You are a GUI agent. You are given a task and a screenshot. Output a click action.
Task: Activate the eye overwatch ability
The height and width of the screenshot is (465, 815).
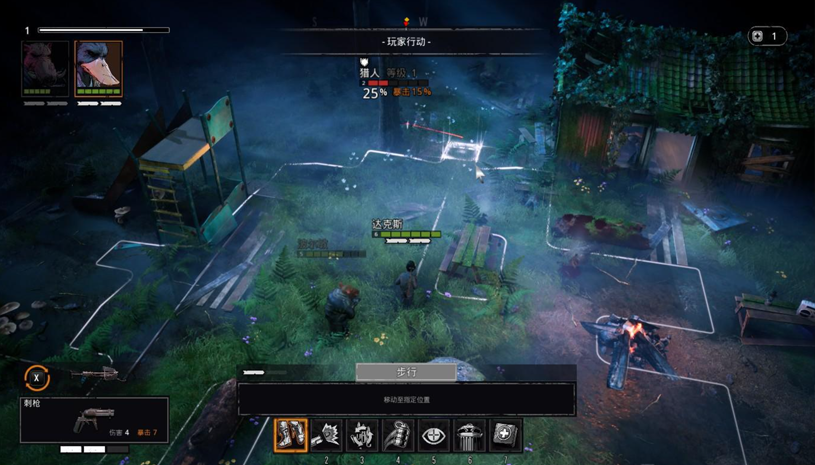click(434, 435)
